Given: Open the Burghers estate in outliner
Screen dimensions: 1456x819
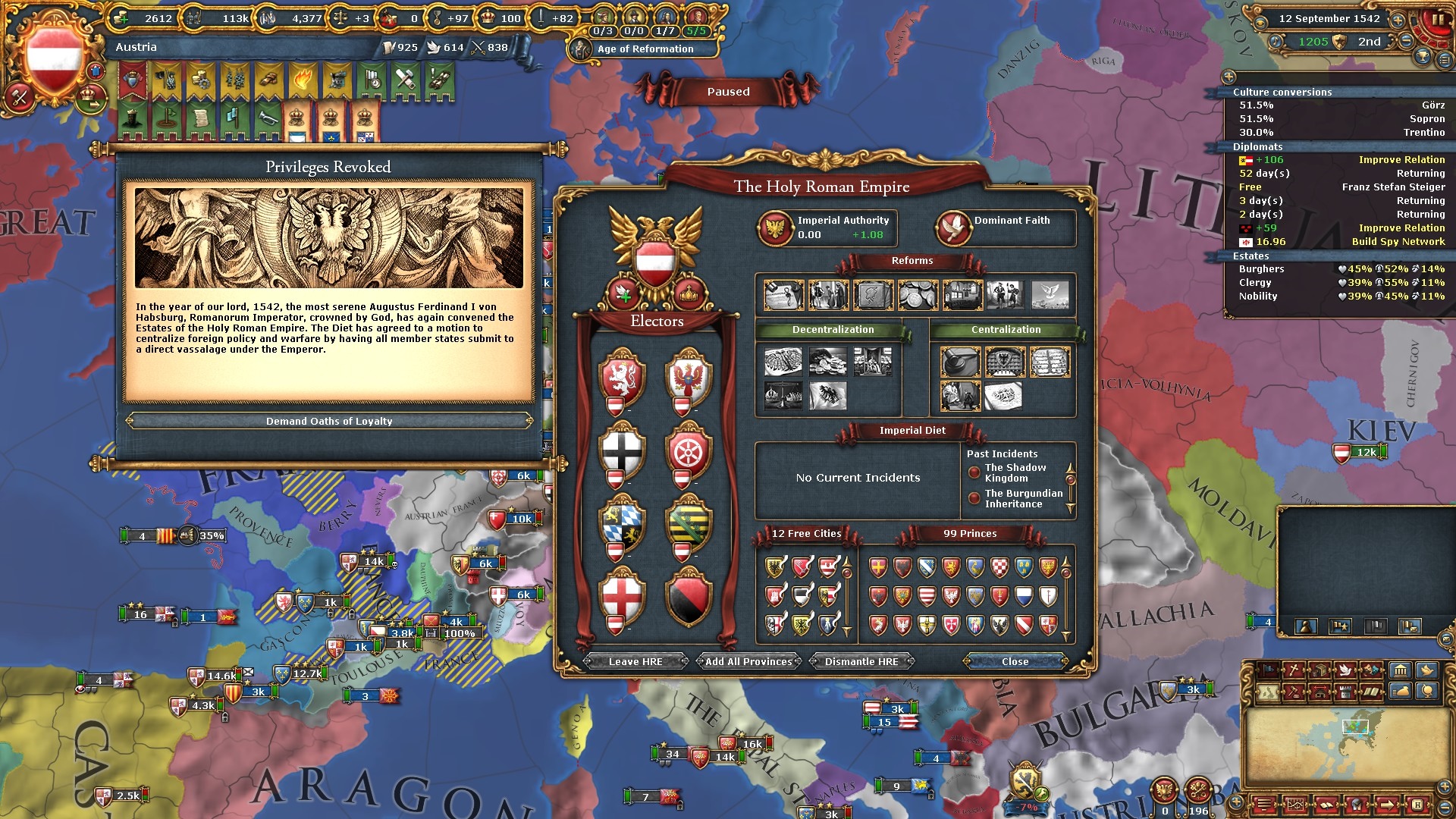Looking at the screenshot, I should point(1262,269).
